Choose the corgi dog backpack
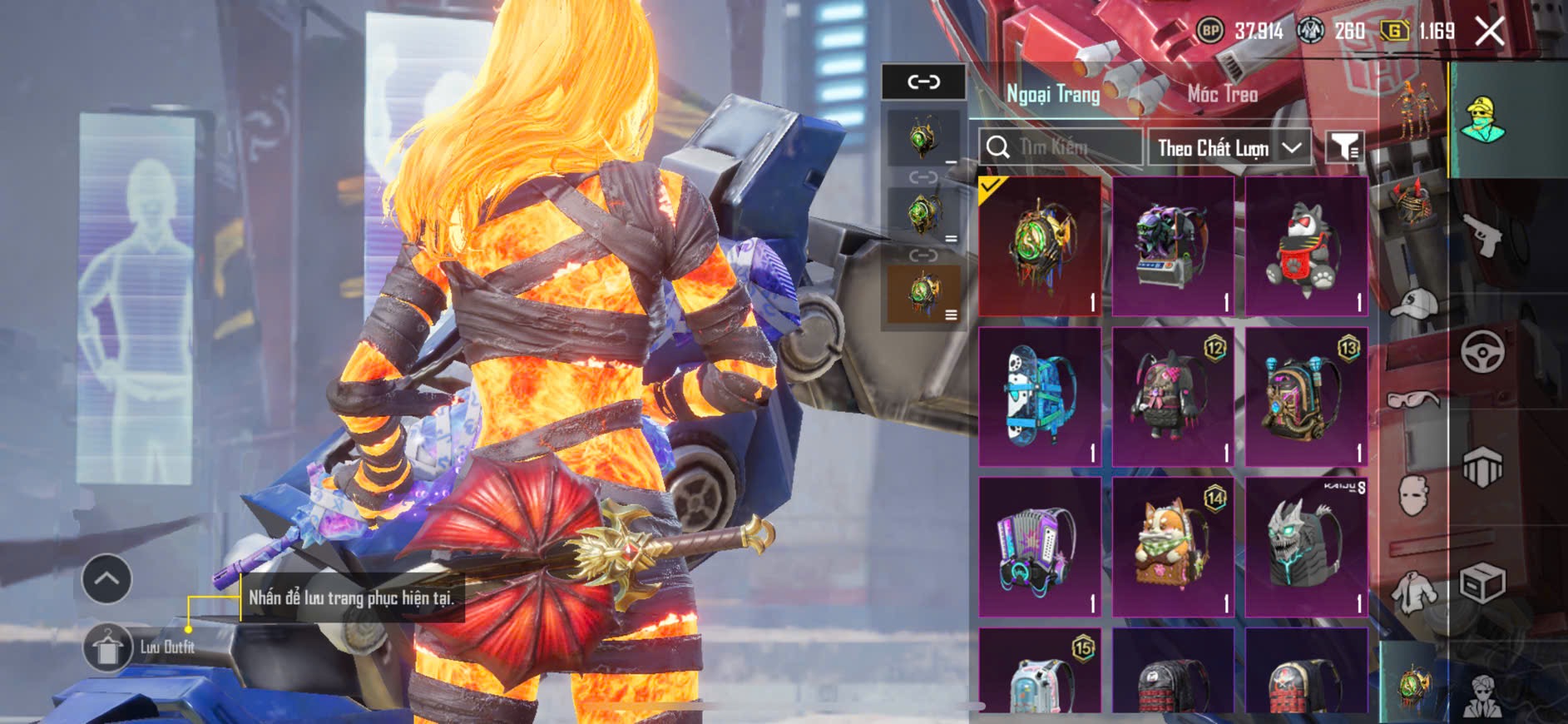The width and height of the screenshot is (1568, 724). tap(1173, 547)
